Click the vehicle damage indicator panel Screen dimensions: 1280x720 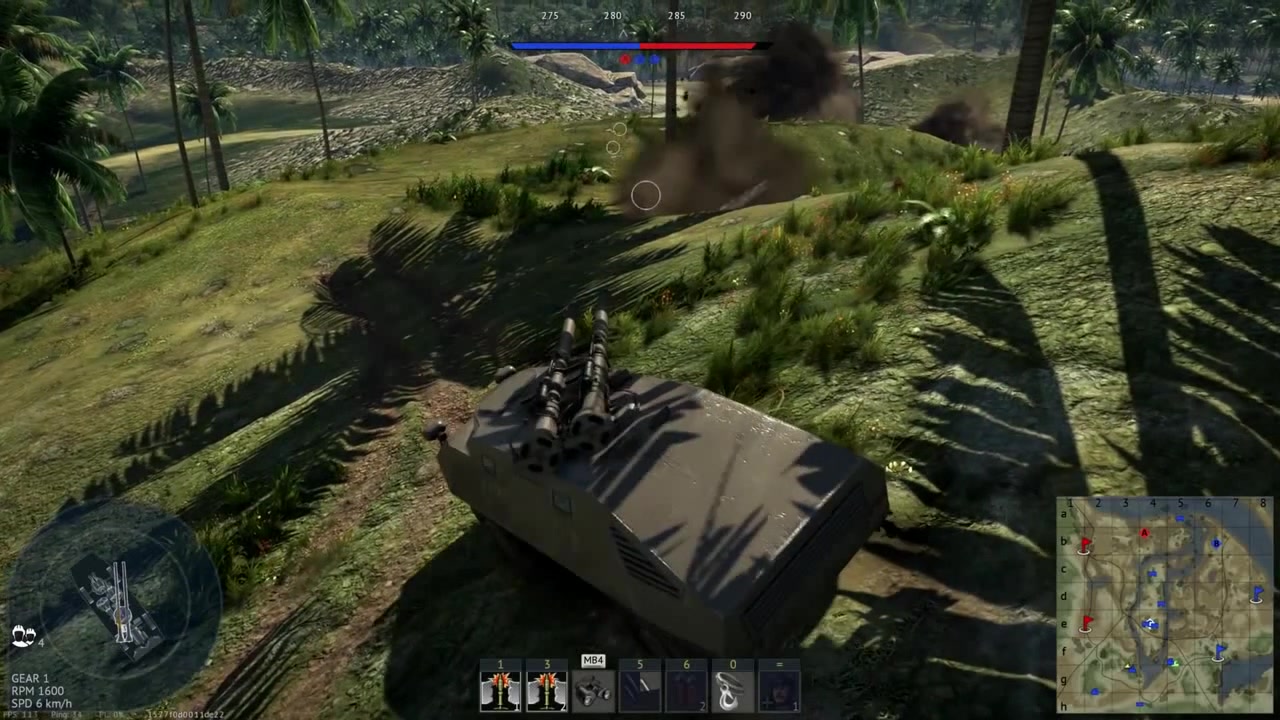(x=117, y=600)
